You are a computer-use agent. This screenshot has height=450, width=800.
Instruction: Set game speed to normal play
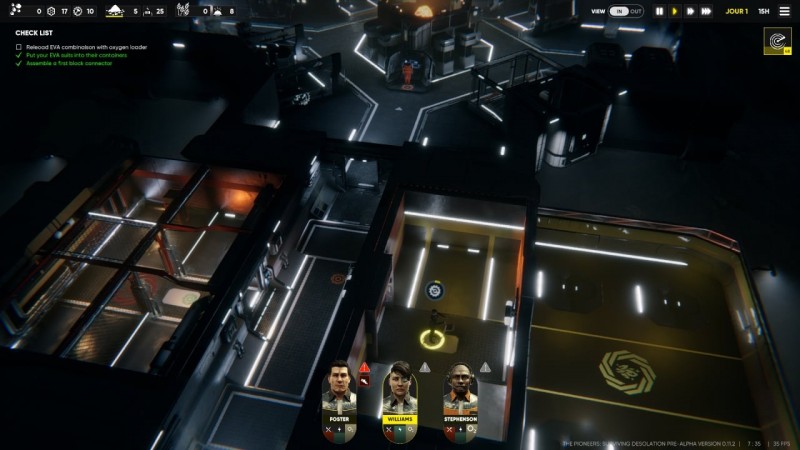(x=675, y=11)
